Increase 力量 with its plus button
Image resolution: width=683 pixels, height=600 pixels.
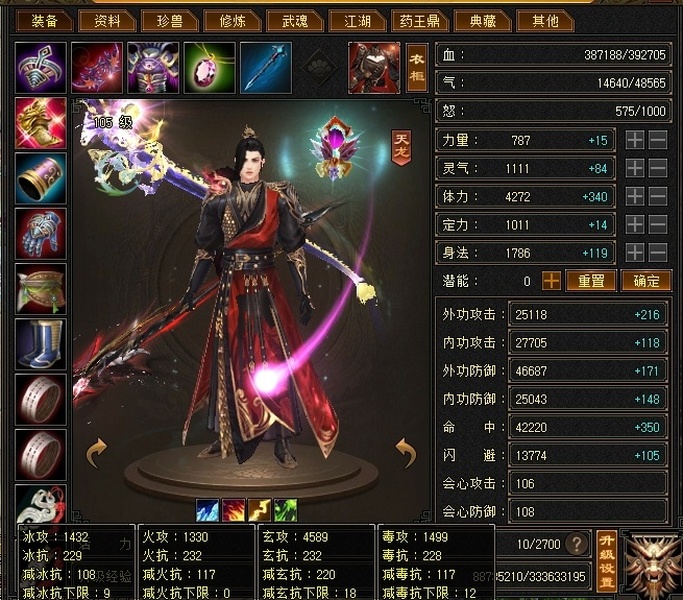pyautogui.click(x=634, y=141)
